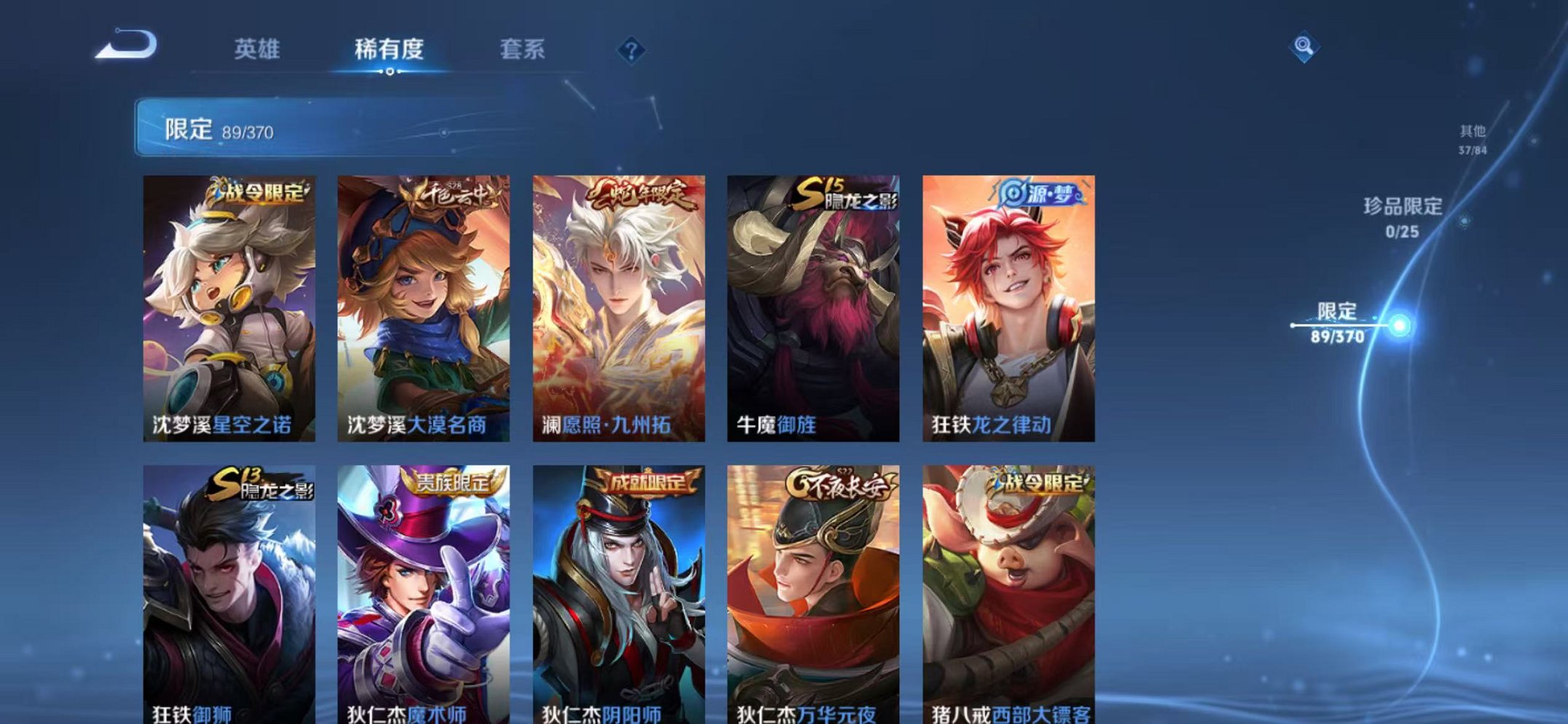The height and width of the screenshot is (724, 1568).
Task: Select 其他 37/84 in the right navigation
Action: [x=1470, y=138]
